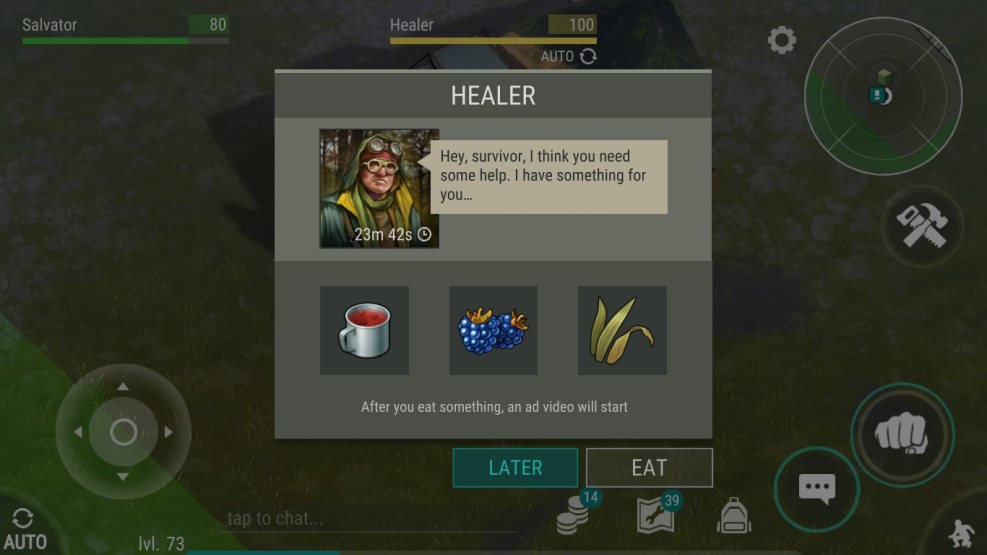Open the coins stack icon
The image size is (987, 555).
click(574, 516)
